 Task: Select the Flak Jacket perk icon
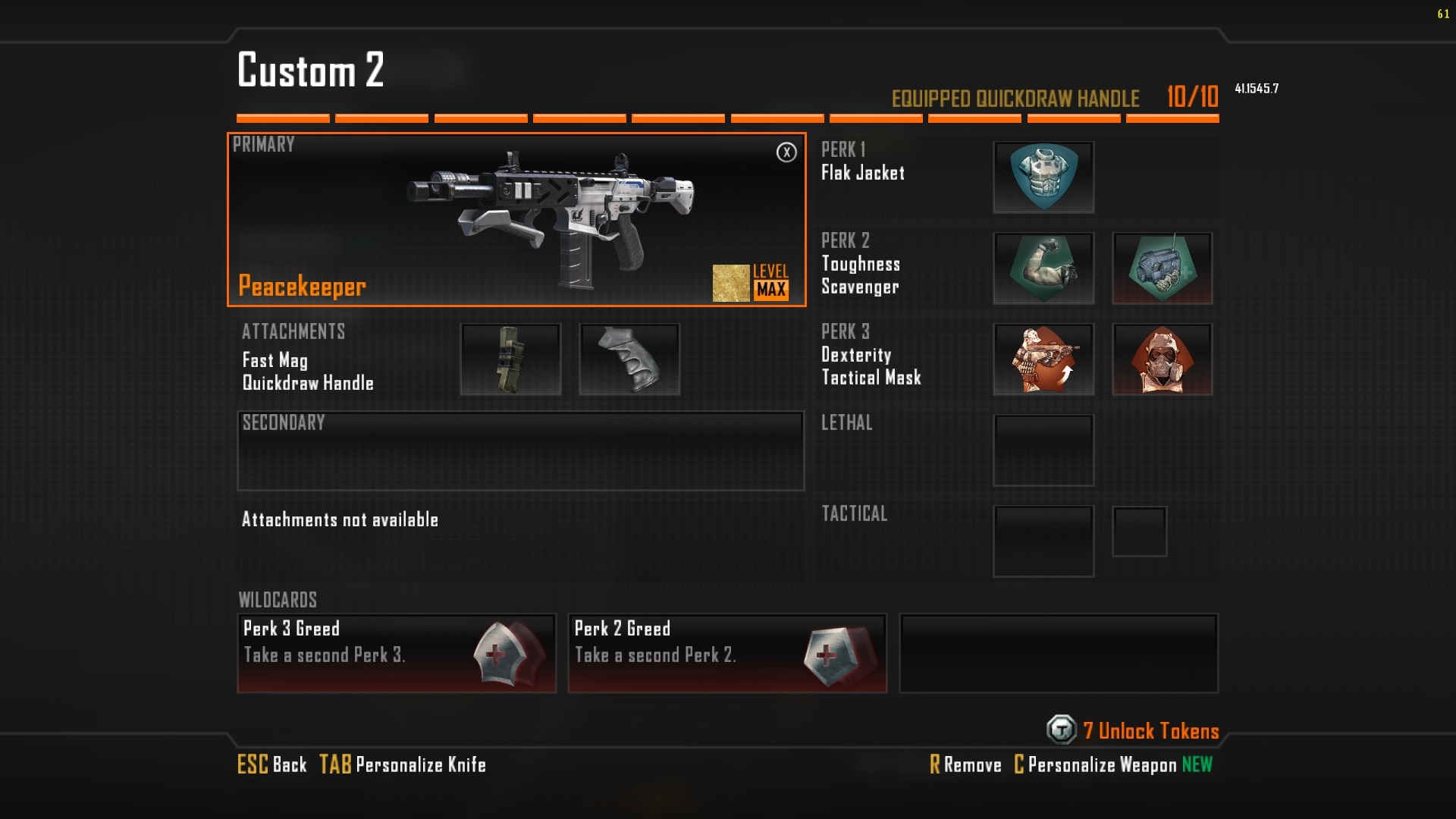coord(1043,177)
